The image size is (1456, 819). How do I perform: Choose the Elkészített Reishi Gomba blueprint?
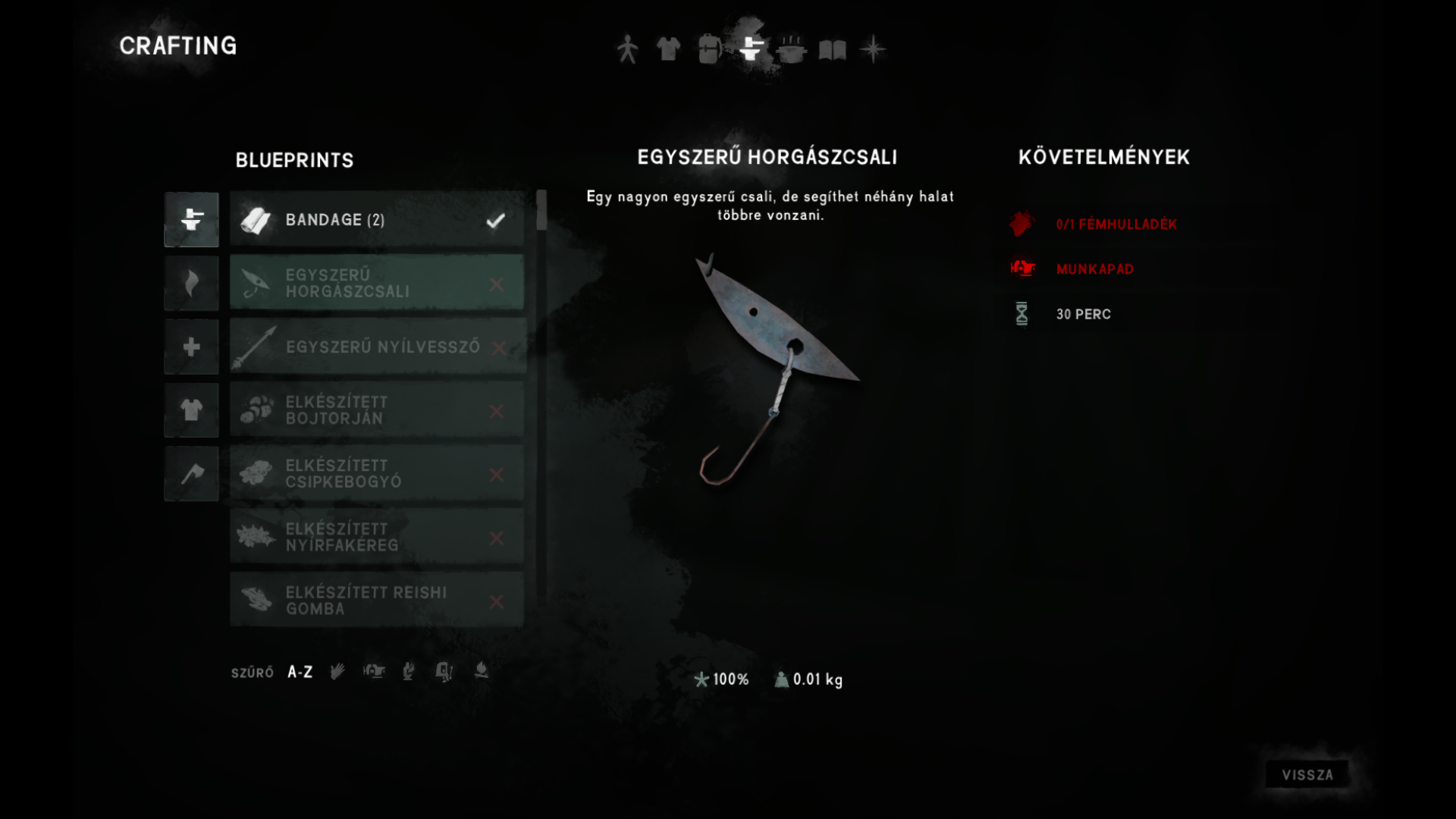pos(377,601)
